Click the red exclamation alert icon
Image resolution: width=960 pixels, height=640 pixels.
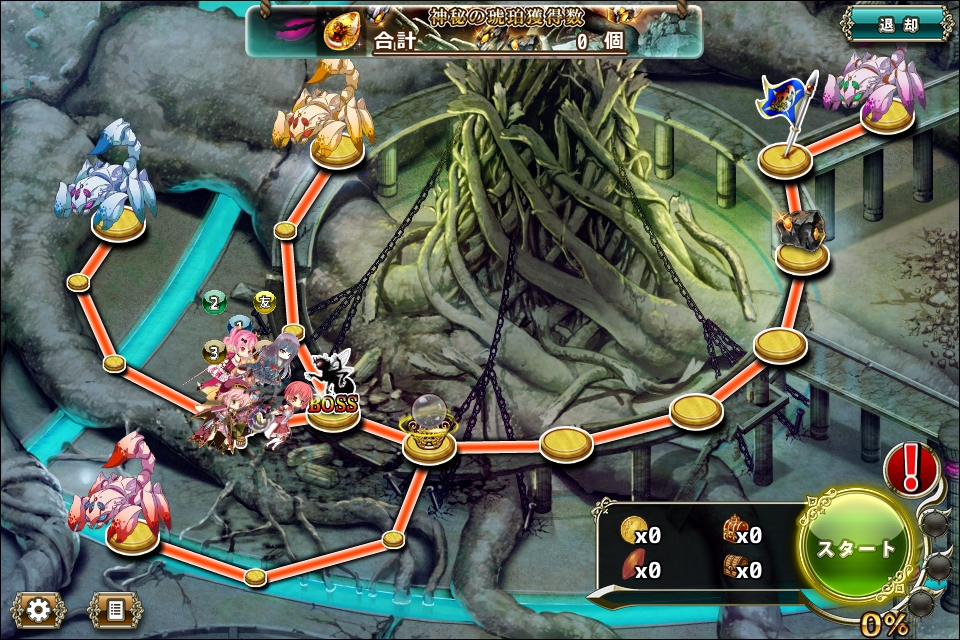(x=911, y=468)
